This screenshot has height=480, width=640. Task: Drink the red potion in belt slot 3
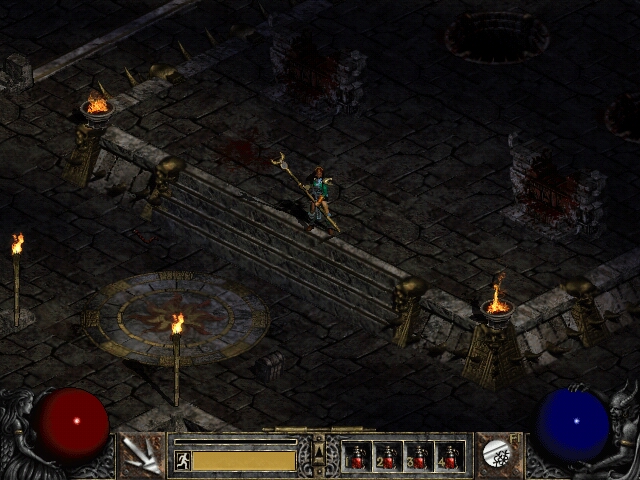419,456
